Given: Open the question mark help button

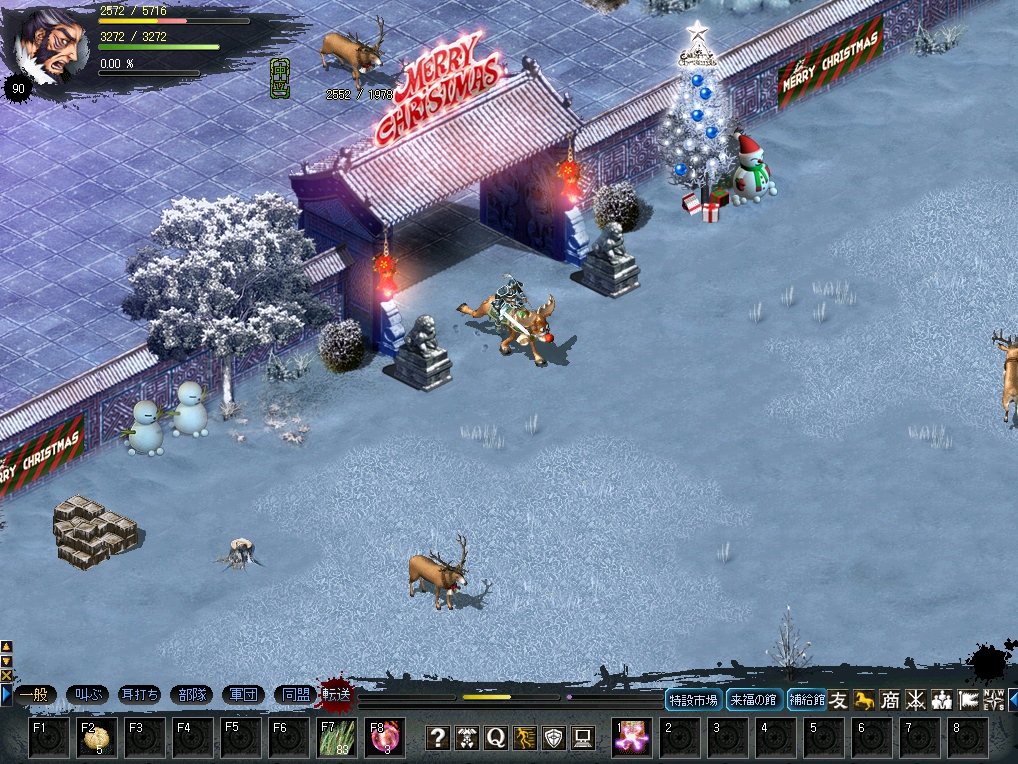Looking at the screenshot, I should (438, 738).
